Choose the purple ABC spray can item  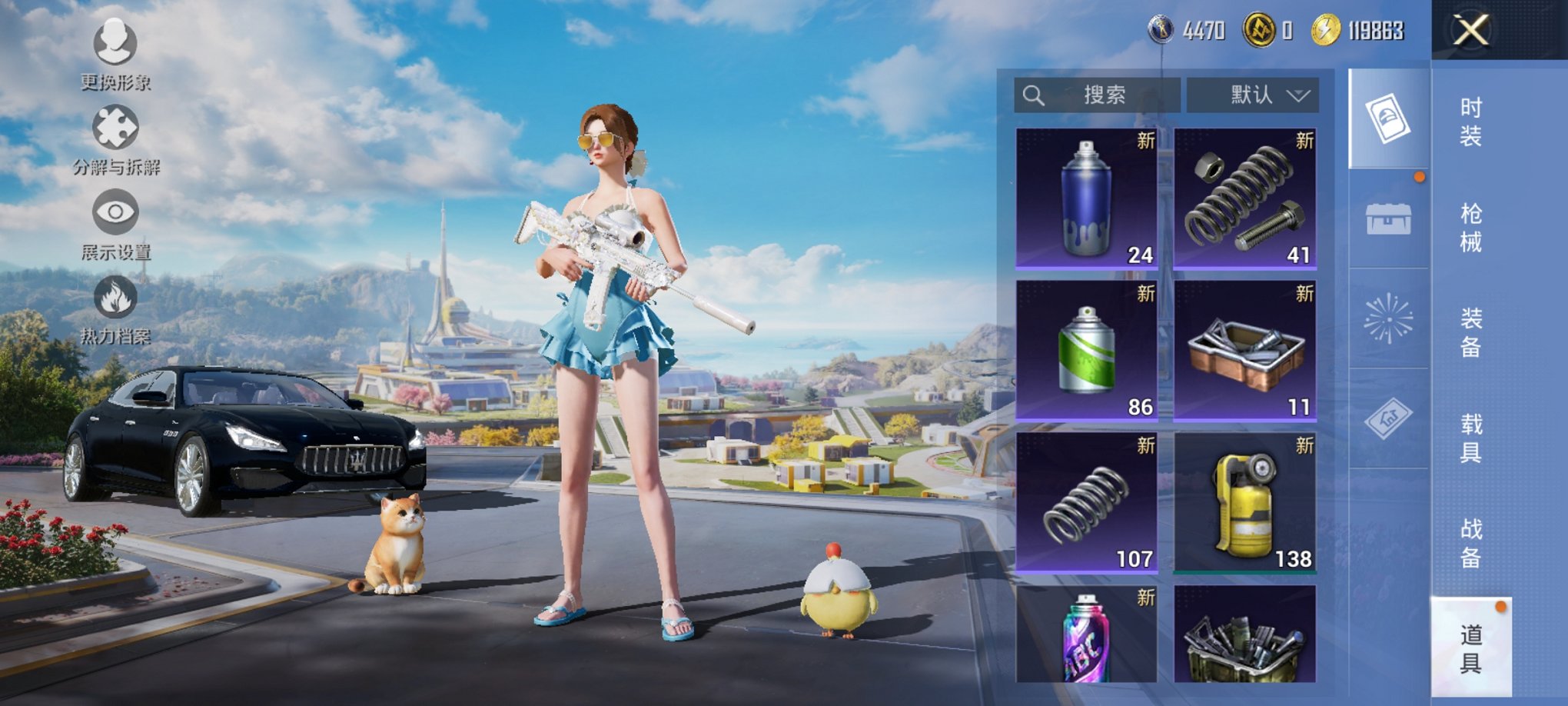pyautogui.click(x=1086, y=634)
